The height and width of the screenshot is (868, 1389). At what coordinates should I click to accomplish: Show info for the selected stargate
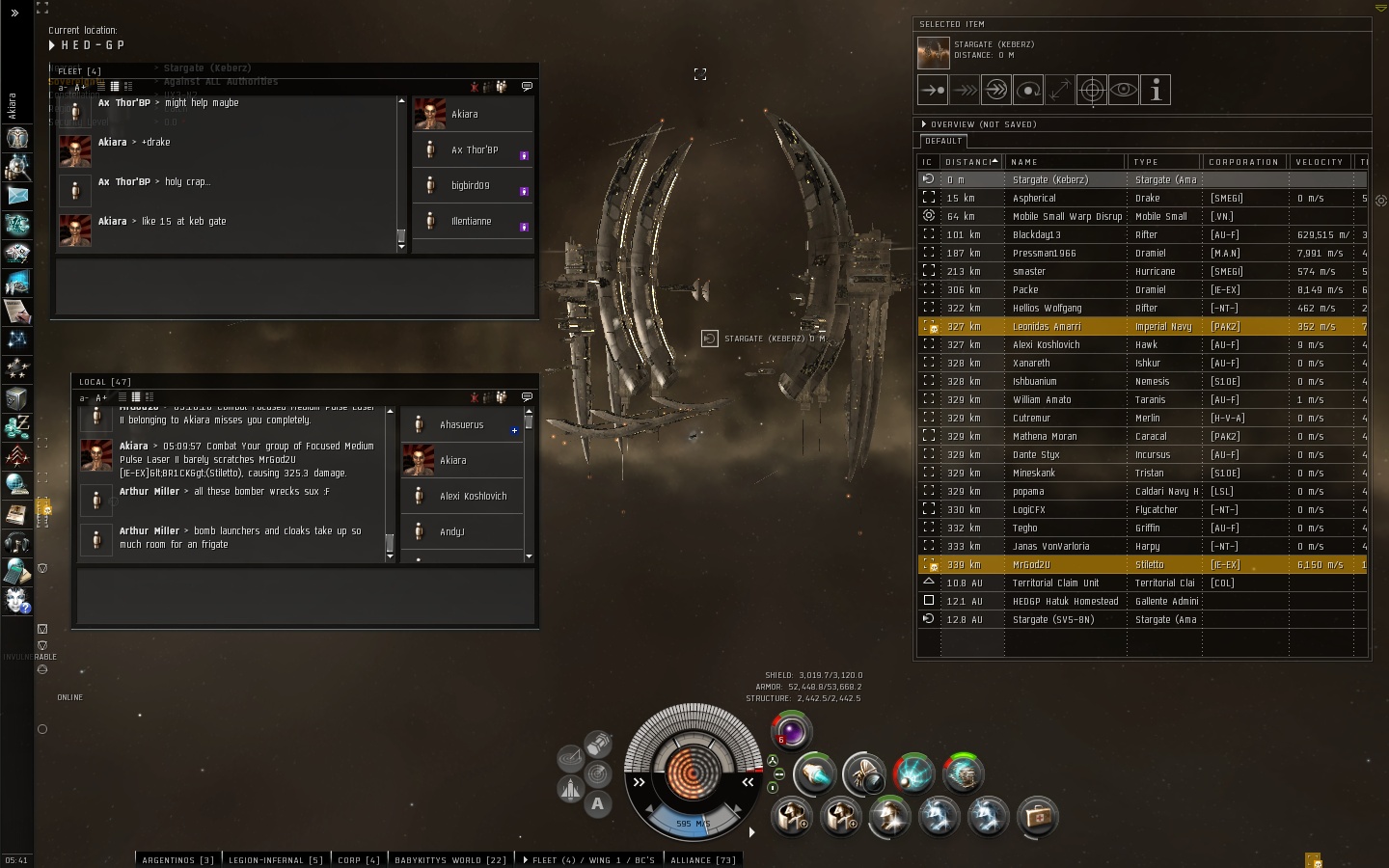[x=1156, y=90]
